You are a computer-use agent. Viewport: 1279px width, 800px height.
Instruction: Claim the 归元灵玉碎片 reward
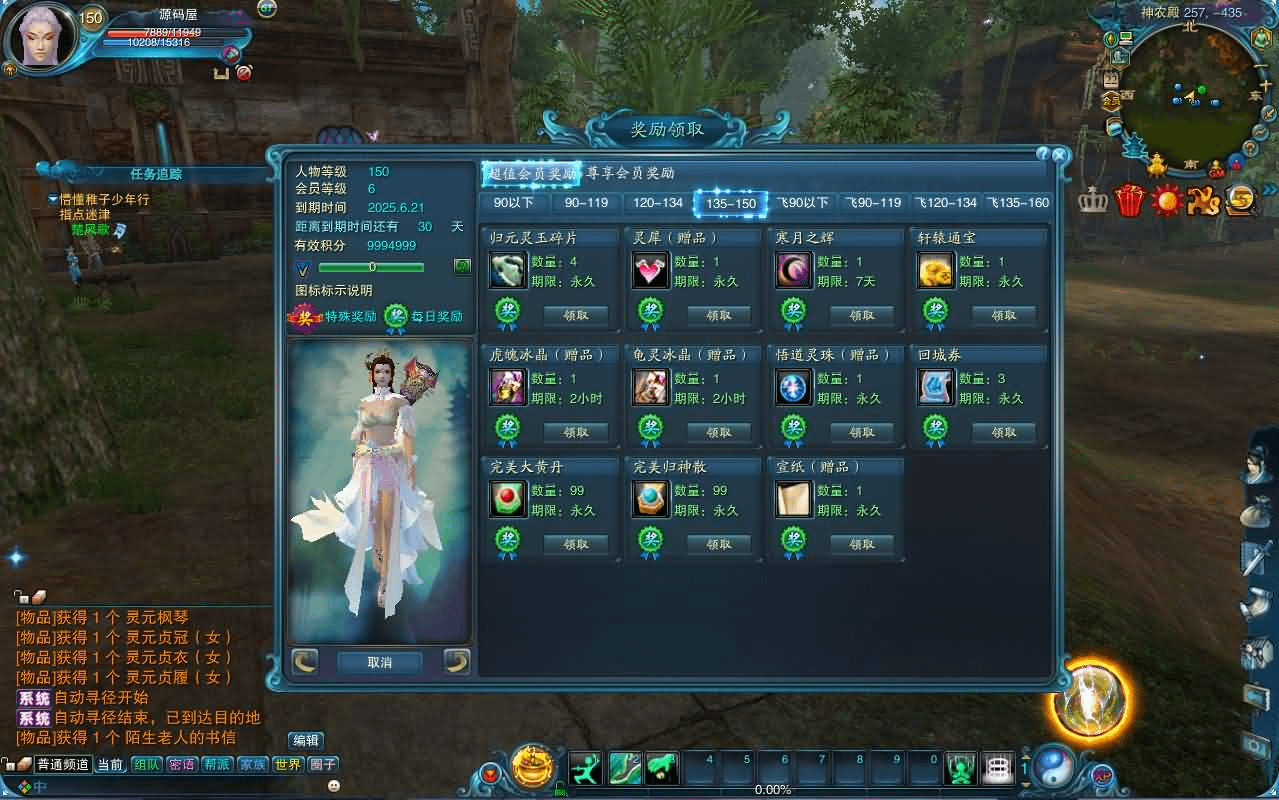[576, 315]
